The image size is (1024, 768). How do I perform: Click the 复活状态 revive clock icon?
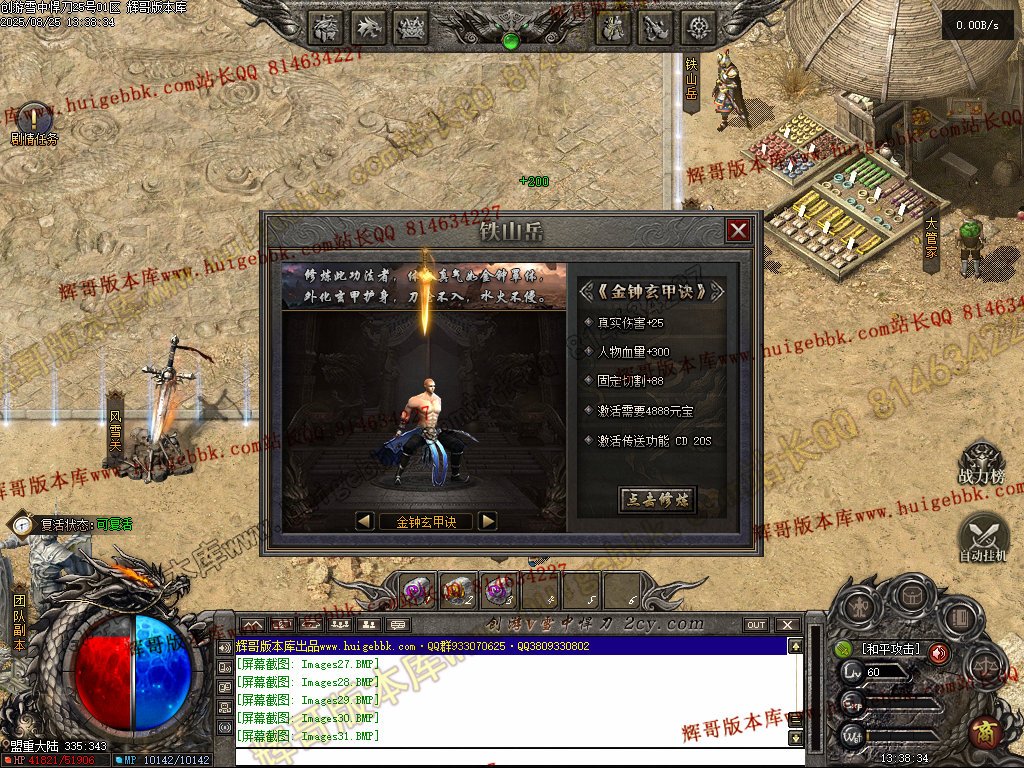click(22, 524)
